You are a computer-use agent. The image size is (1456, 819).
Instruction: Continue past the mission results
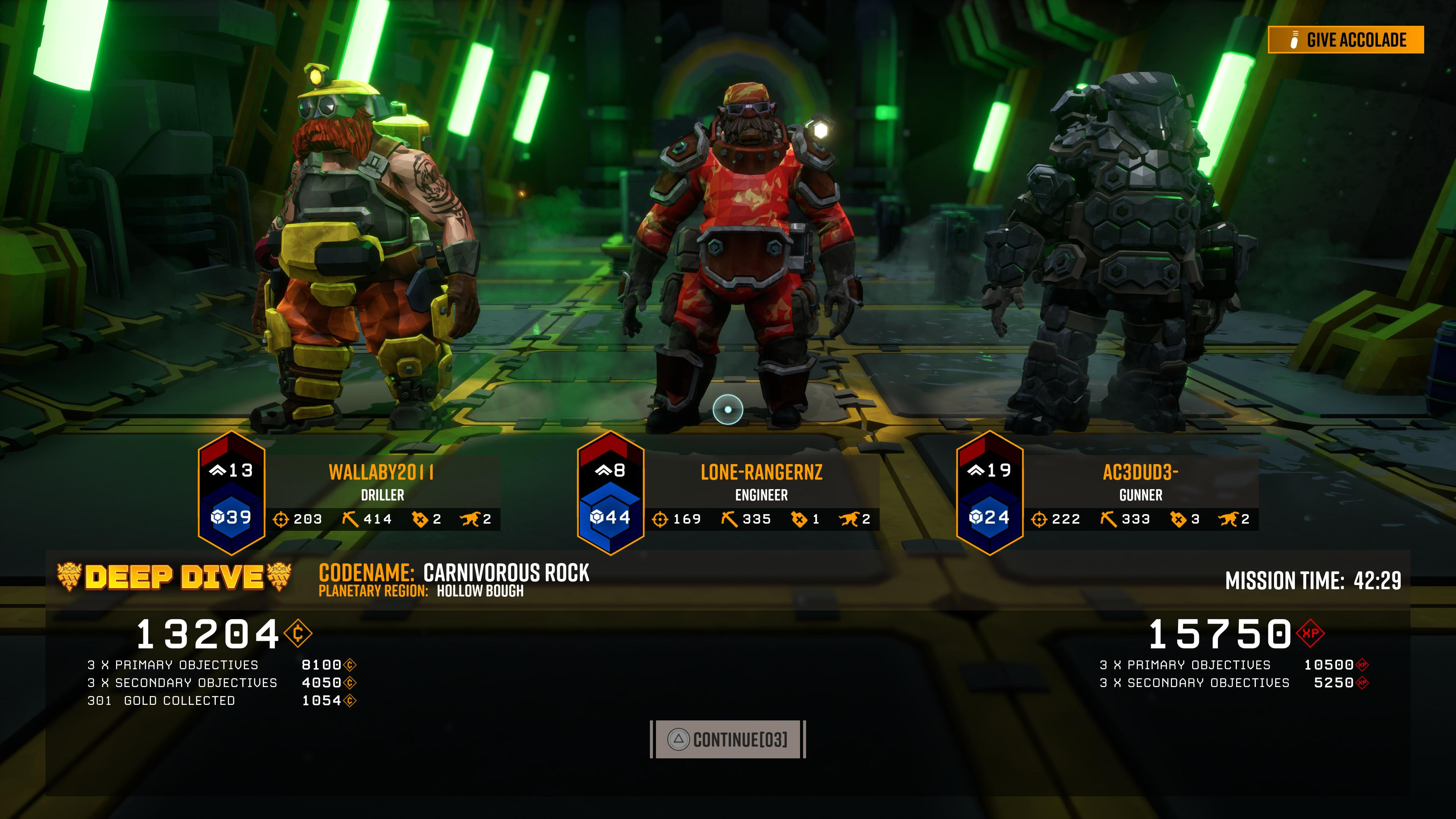pos(728,739)
